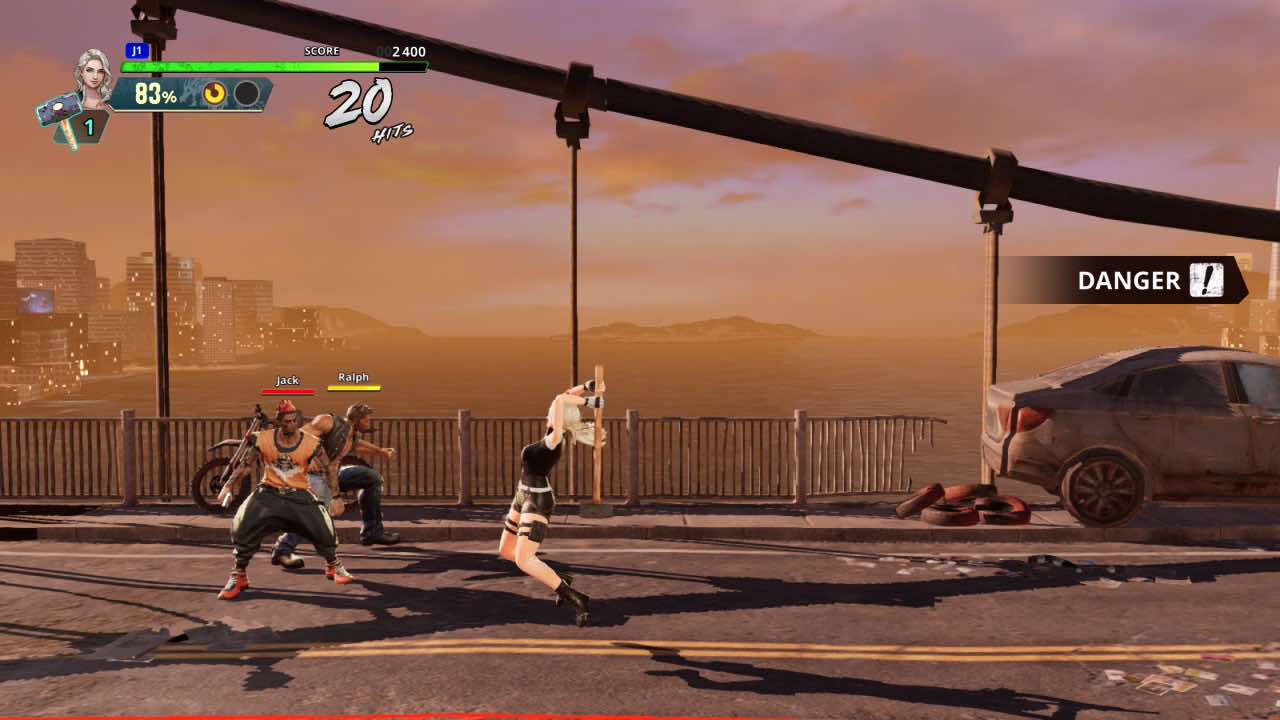The height and width of the screenshot is (720, 1280).
Task: Click the blonde player character portrait
Action: [x=93, y=76]
